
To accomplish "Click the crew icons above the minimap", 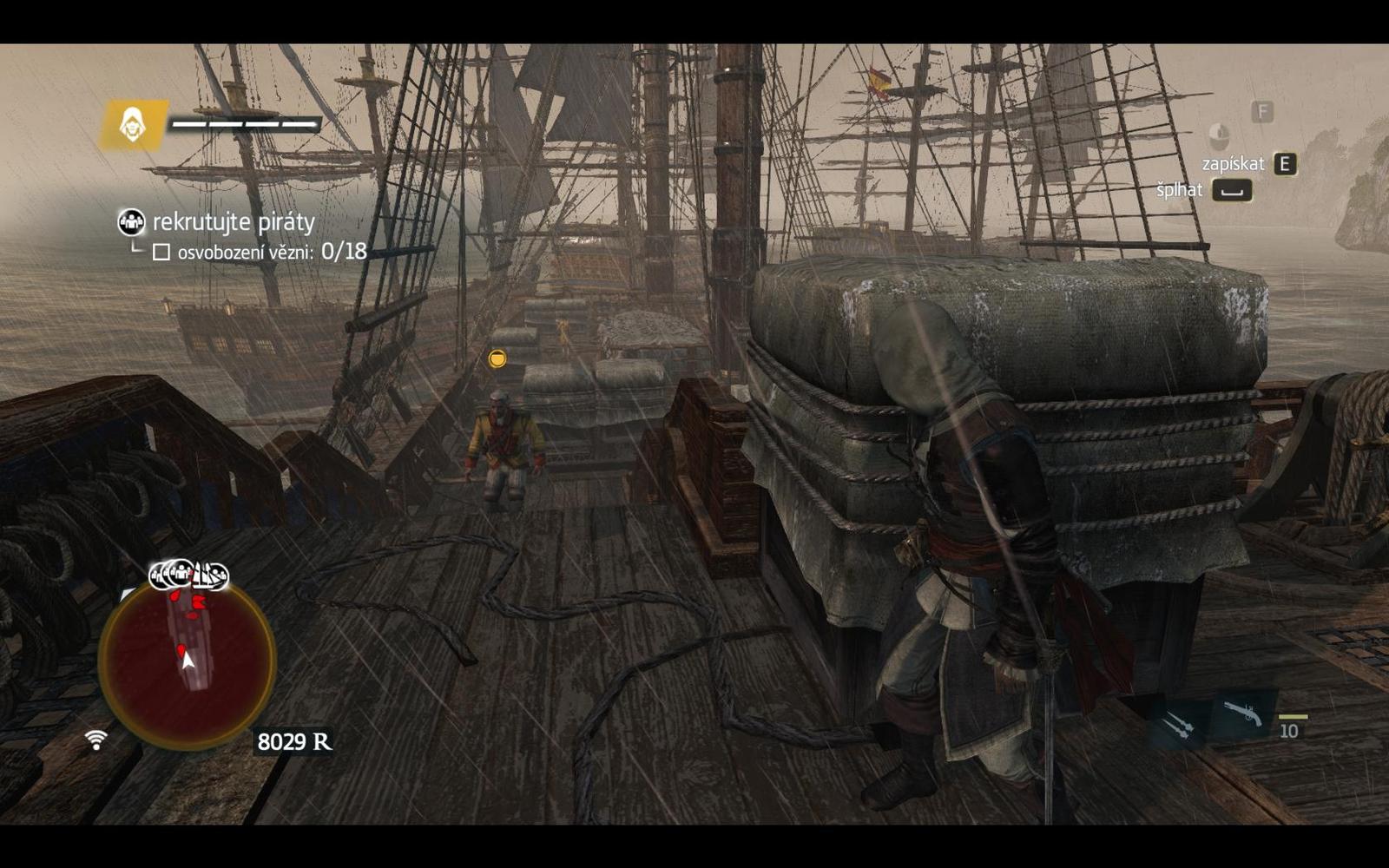I will (x=189, y=575).
